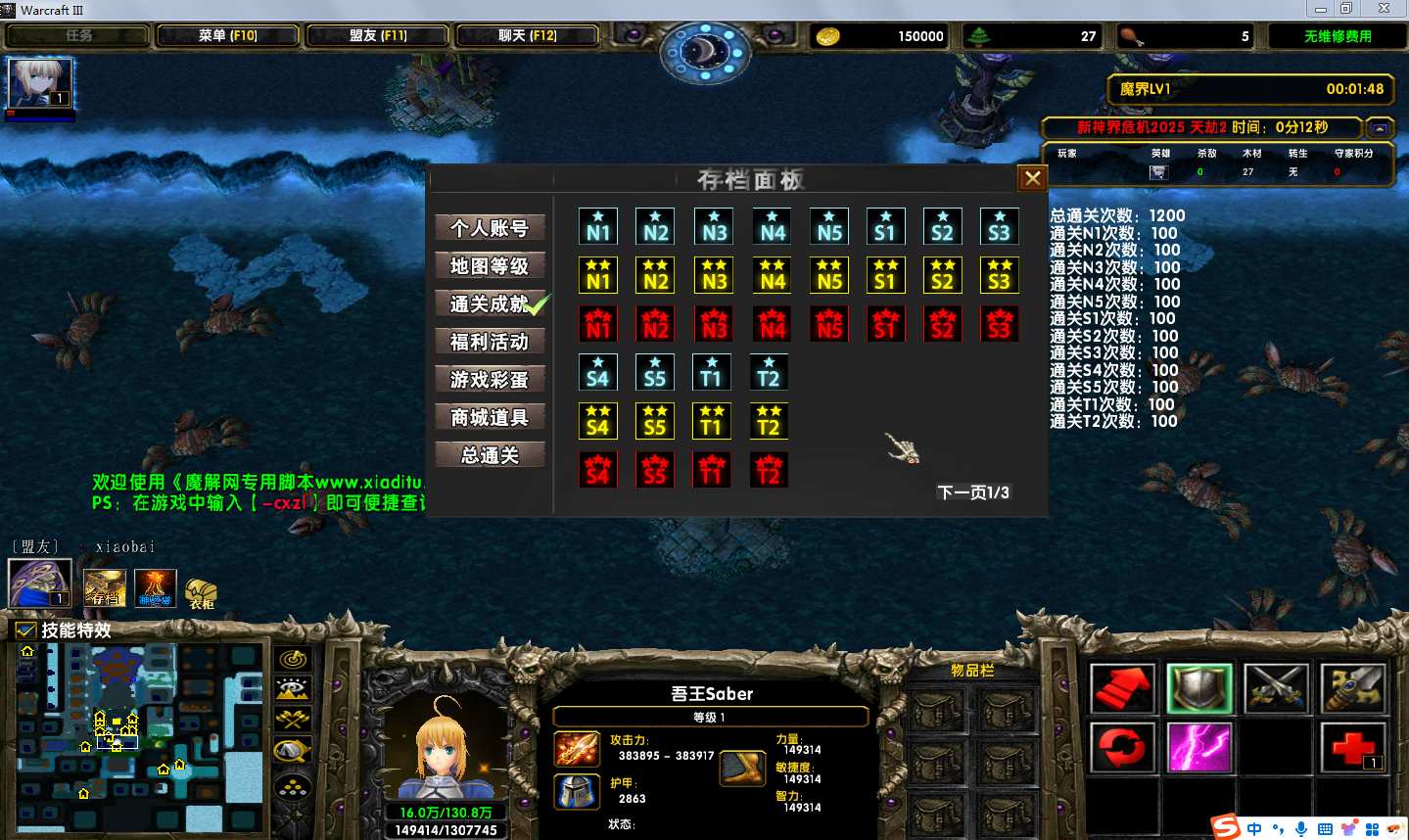Open the 聊天 (F12) chat log
The image size is (1409, 840).
(x=527, y=36)
